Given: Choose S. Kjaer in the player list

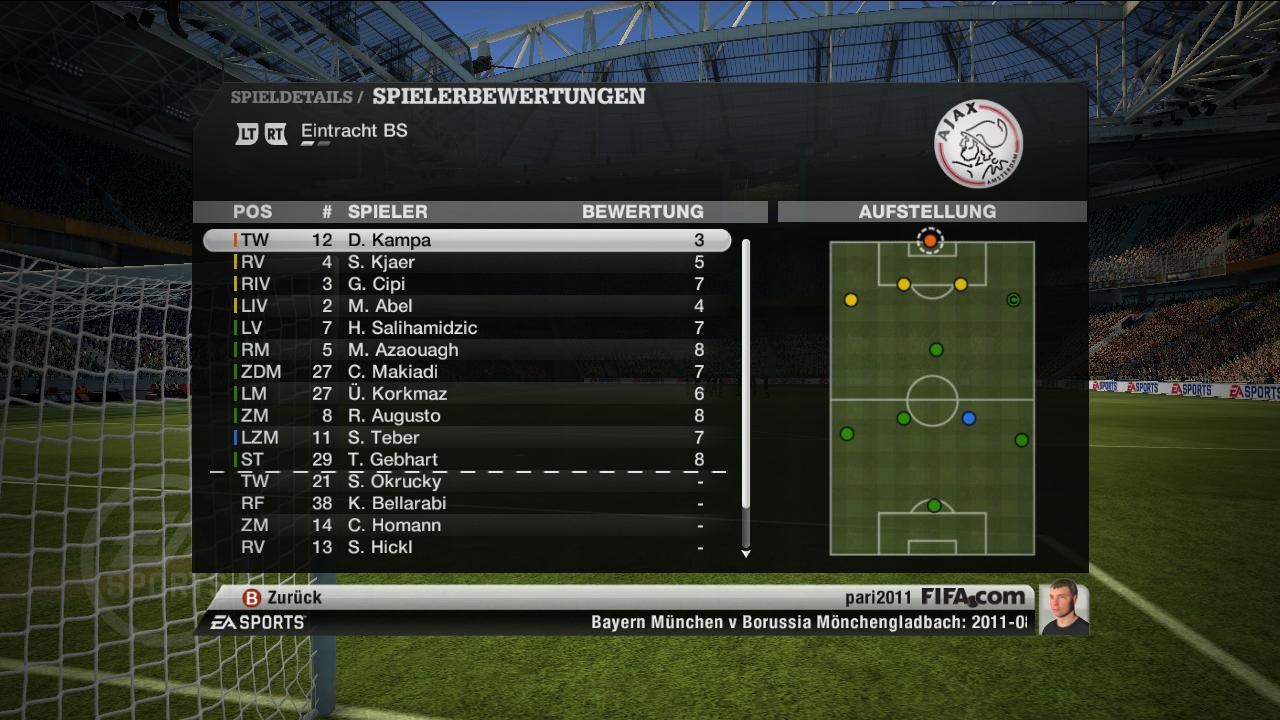Looking at the screenshot, I should click(467, 262).
